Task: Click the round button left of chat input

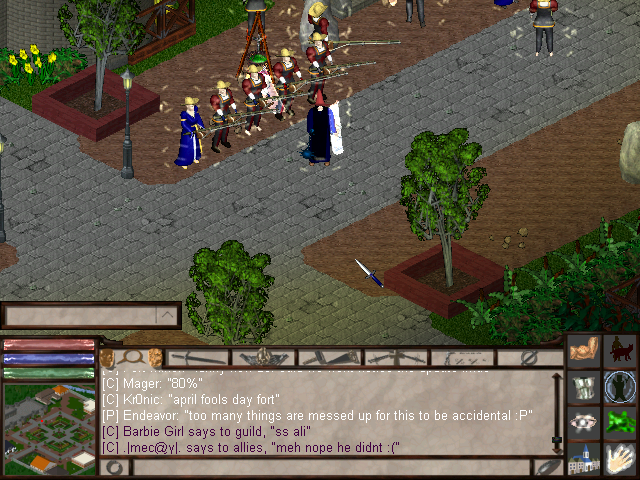Action: point(116,467)
